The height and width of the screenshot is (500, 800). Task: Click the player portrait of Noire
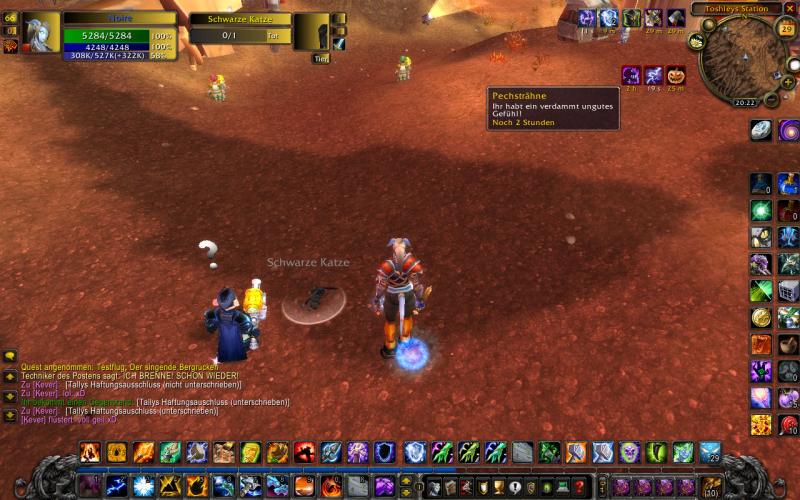pos(42,32)
